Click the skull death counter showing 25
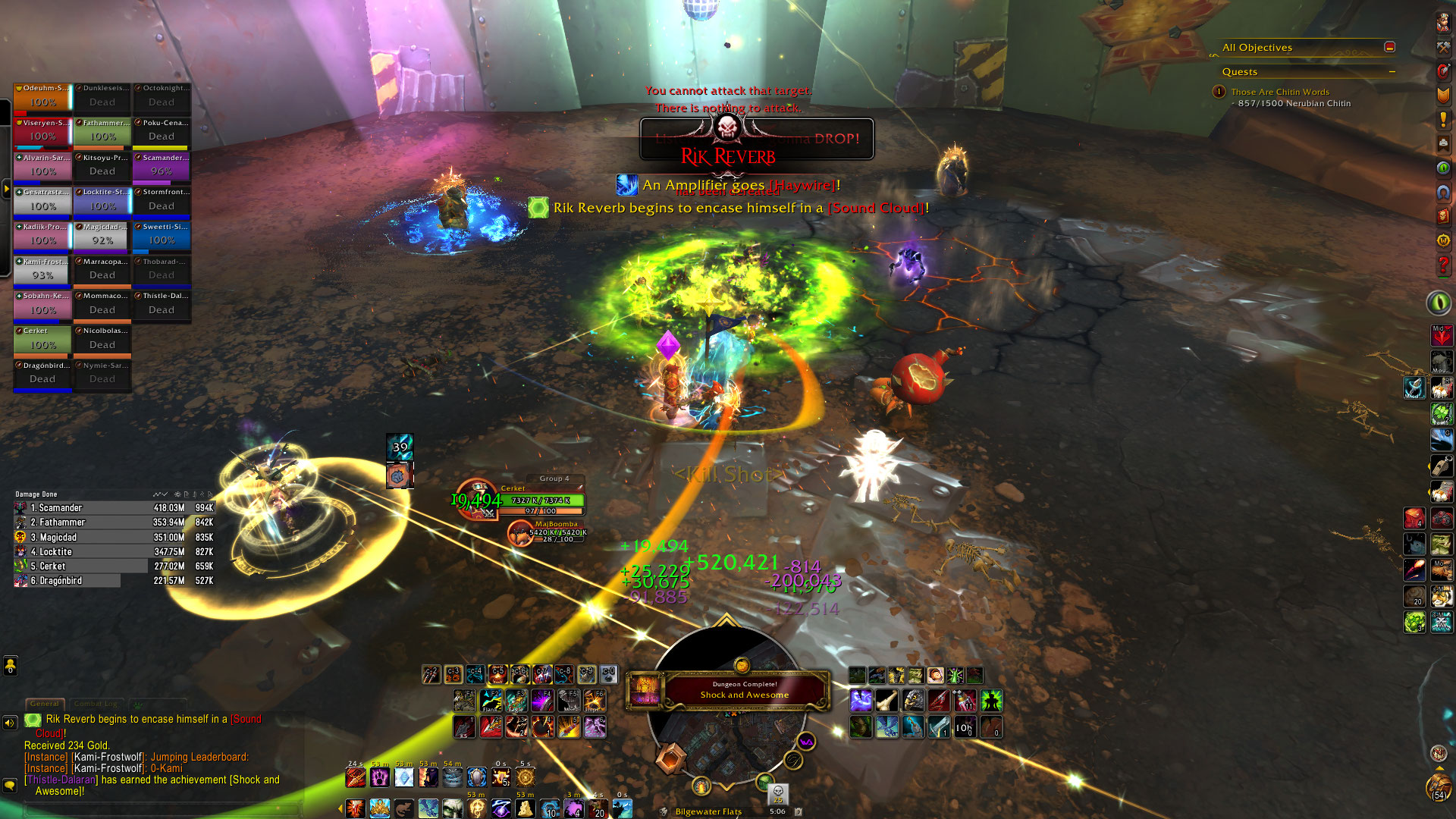This screenshot has width=1456, height=819. click(778, 793)
